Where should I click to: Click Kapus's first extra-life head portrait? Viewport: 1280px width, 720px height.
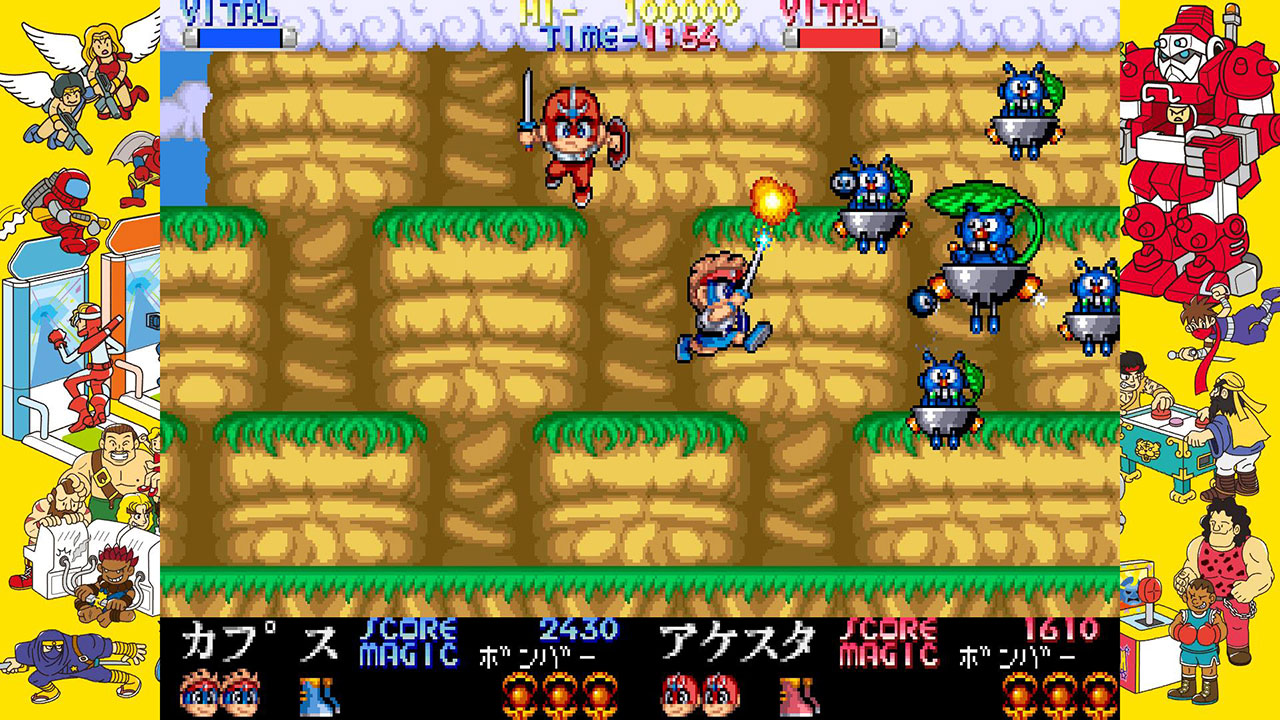200,691
